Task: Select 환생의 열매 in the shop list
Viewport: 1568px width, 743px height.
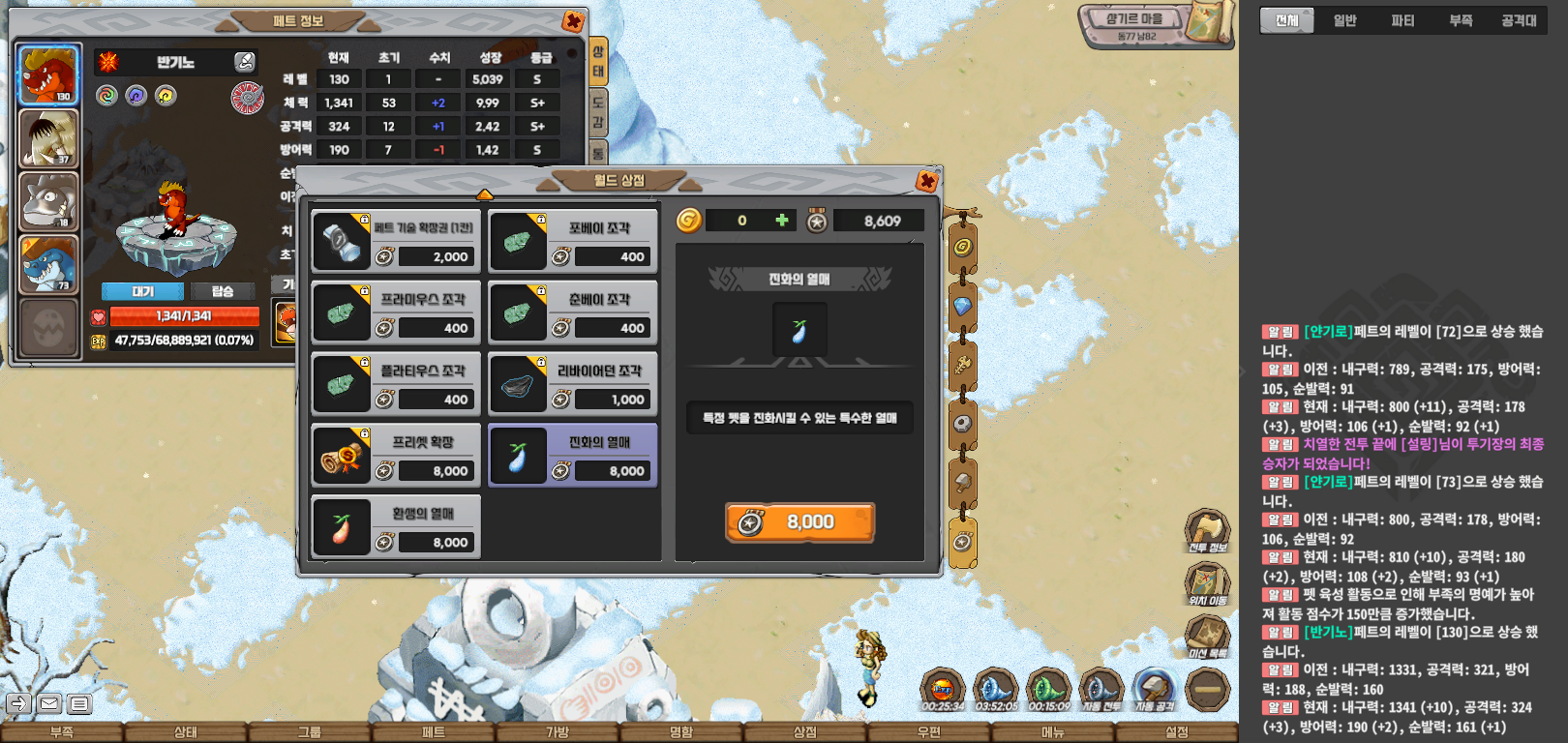Action: (x=396, y=527)
